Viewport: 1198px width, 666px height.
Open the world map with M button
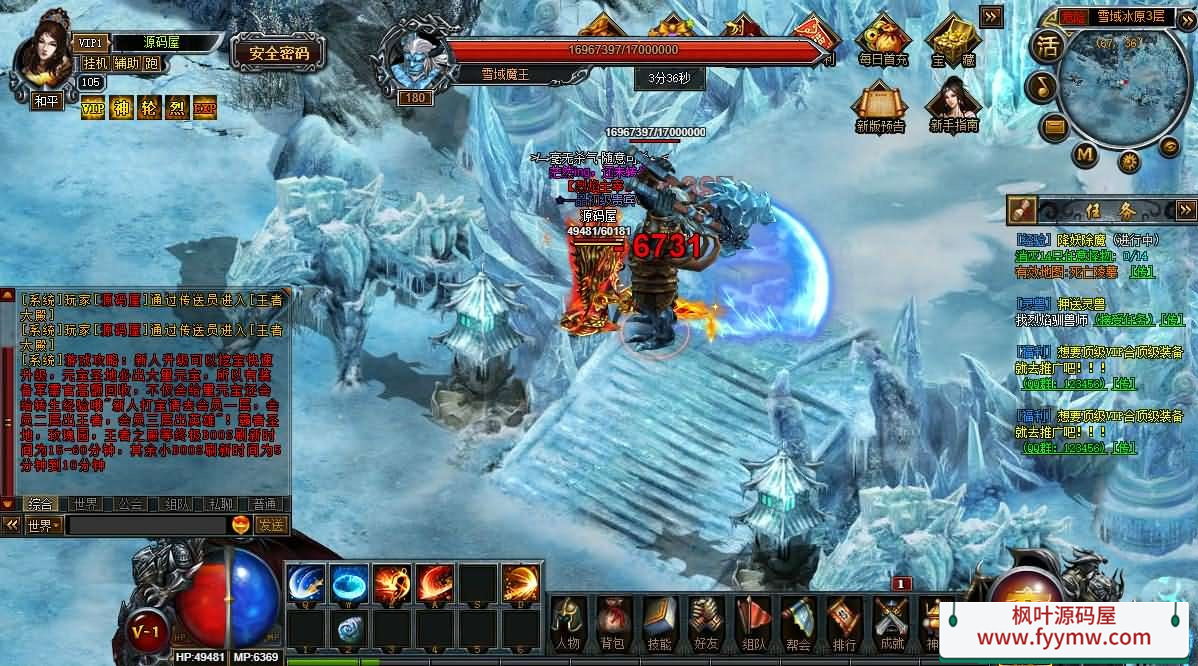tap(1085, 155)
